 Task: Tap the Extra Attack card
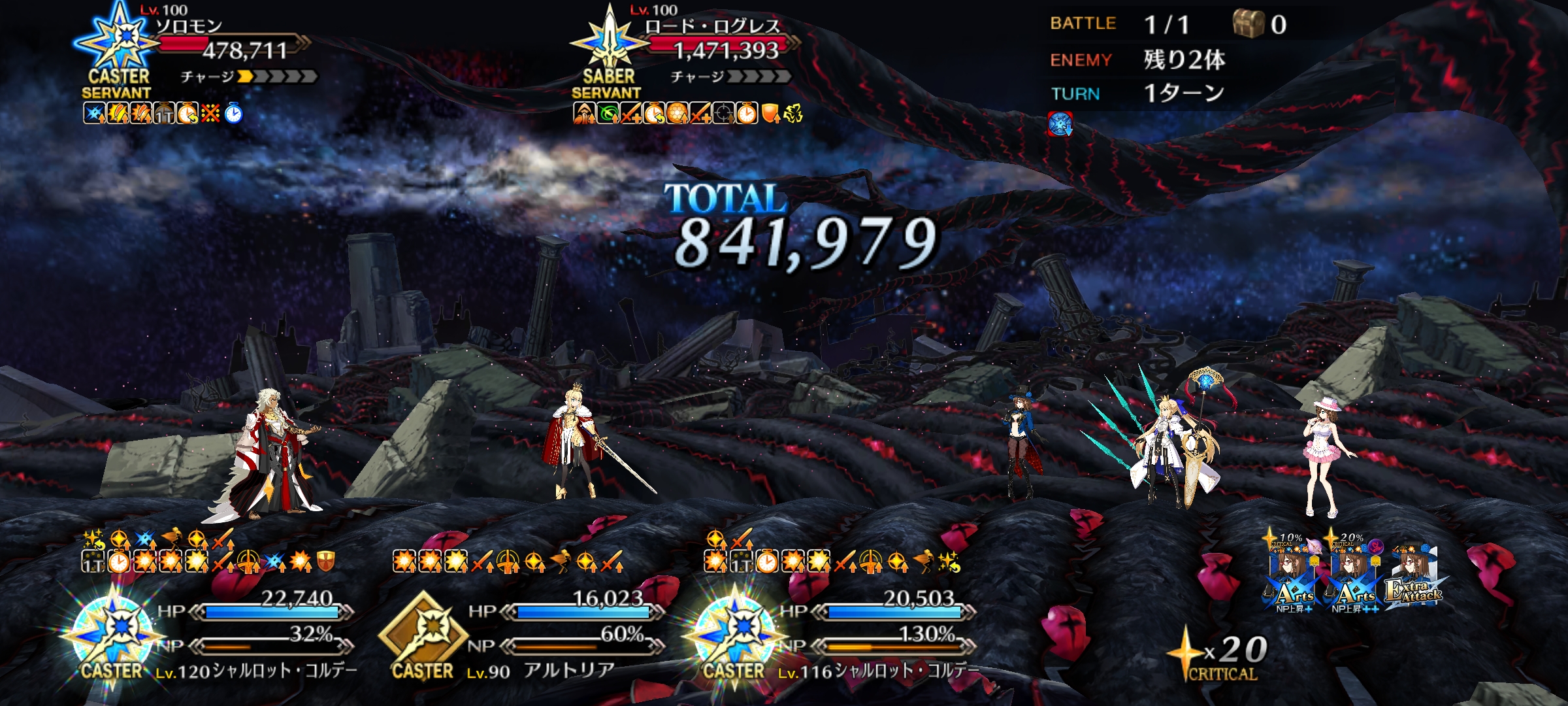(x=1413, y=579)
